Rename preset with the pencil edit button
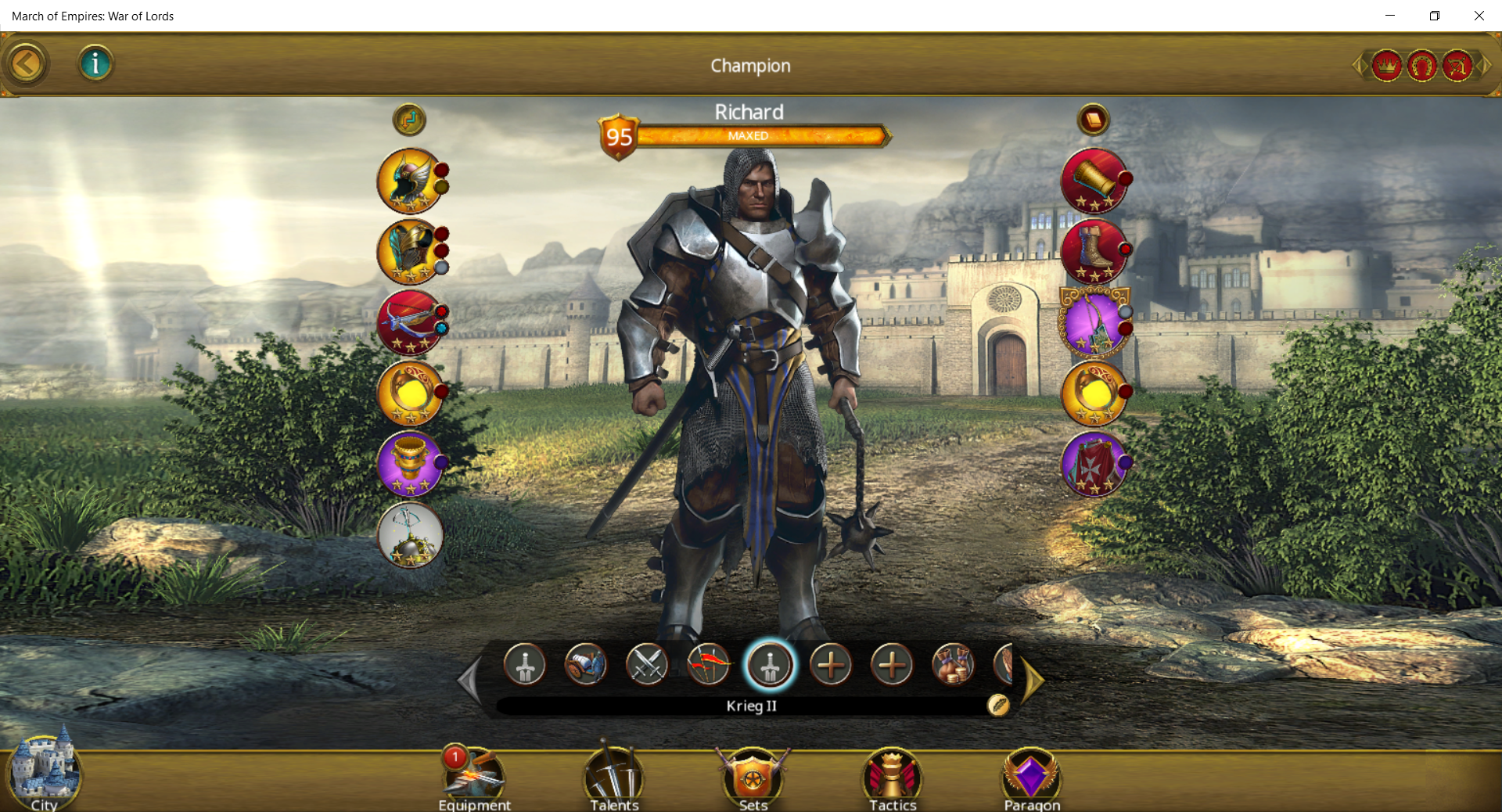Screen dimensions: 1502x812 (998, 705)
